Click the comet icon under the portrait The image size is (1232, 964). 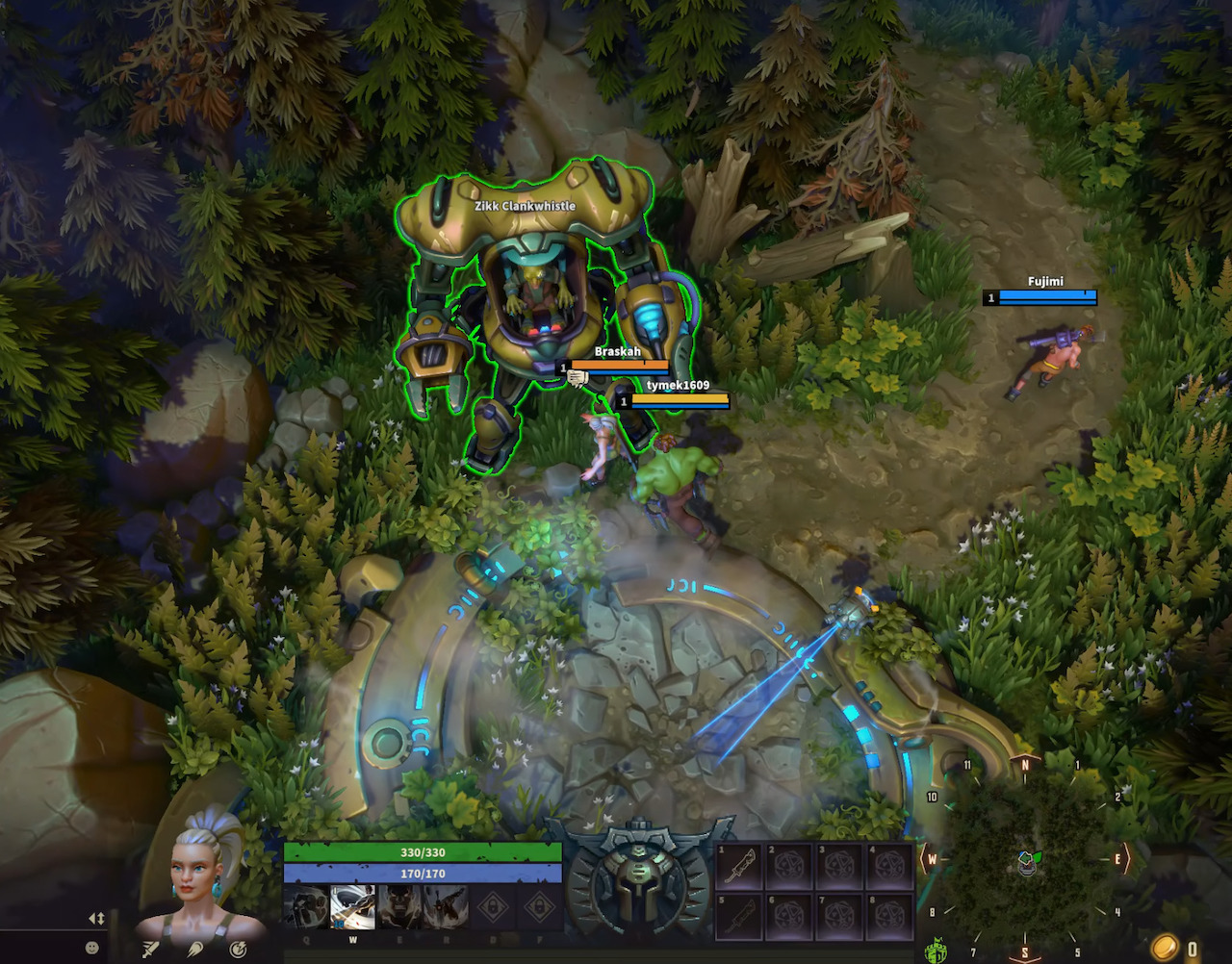click(195, 950)
